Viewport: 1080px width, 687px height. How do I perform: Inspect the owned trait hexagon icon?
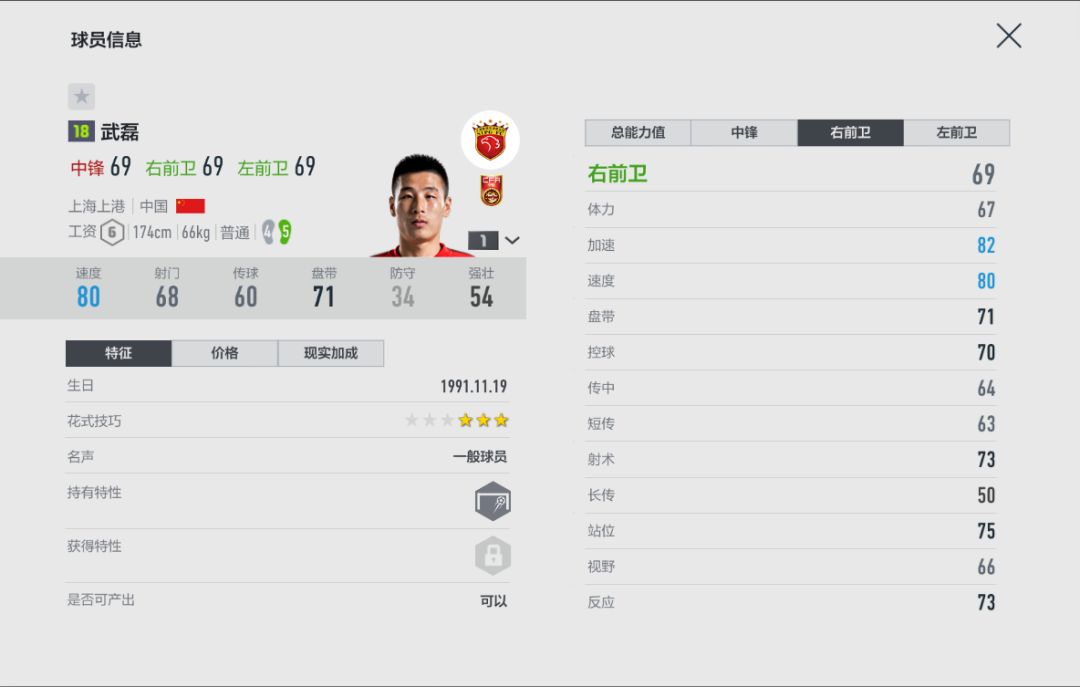(493, 501)
